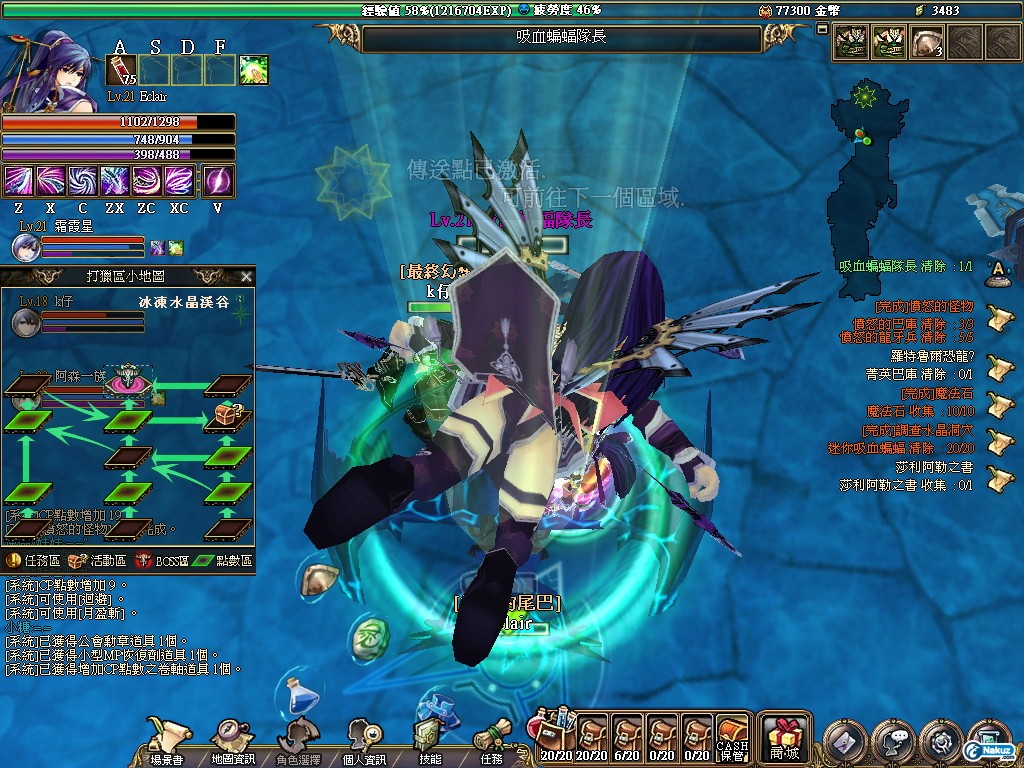Viewport: 1024px width, 768px height.
Task: Open the mail envelope button
Action: [x=844, y=741]
